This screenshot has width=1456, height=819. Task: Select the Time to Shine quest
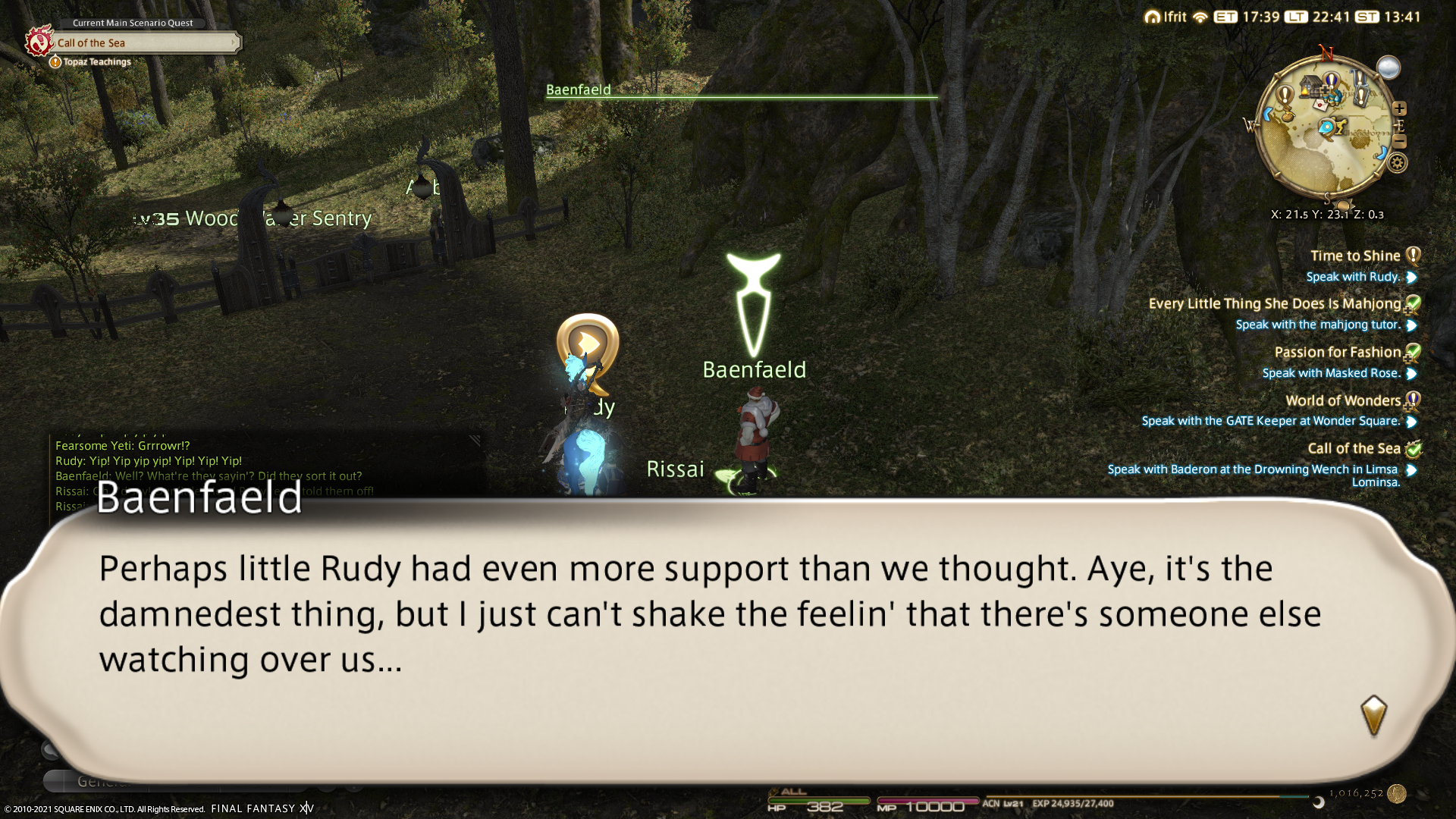coord(1354,256)
